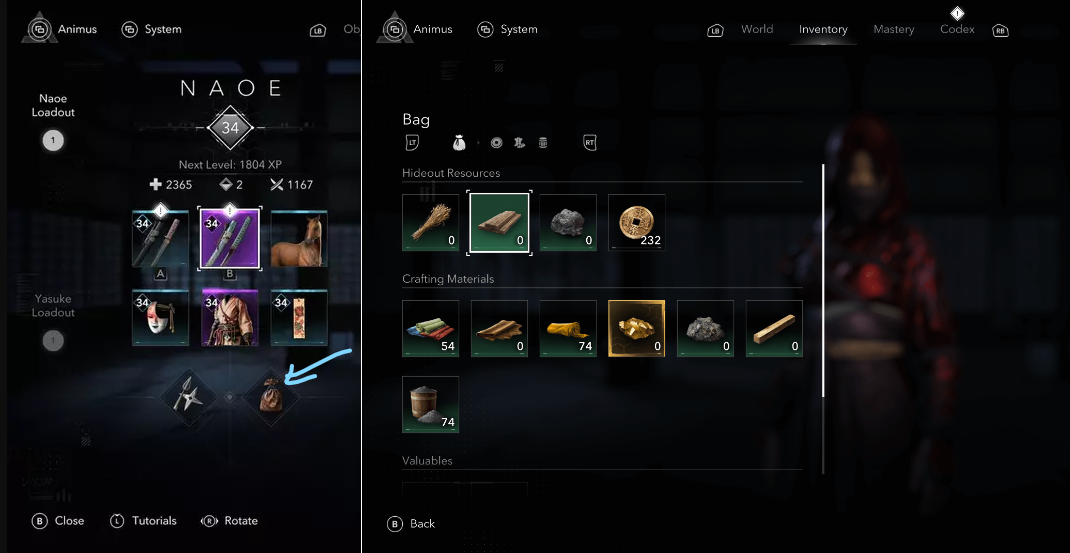Select the bucket crafting material
The image size is (1070, 553).
pos(430,404)
